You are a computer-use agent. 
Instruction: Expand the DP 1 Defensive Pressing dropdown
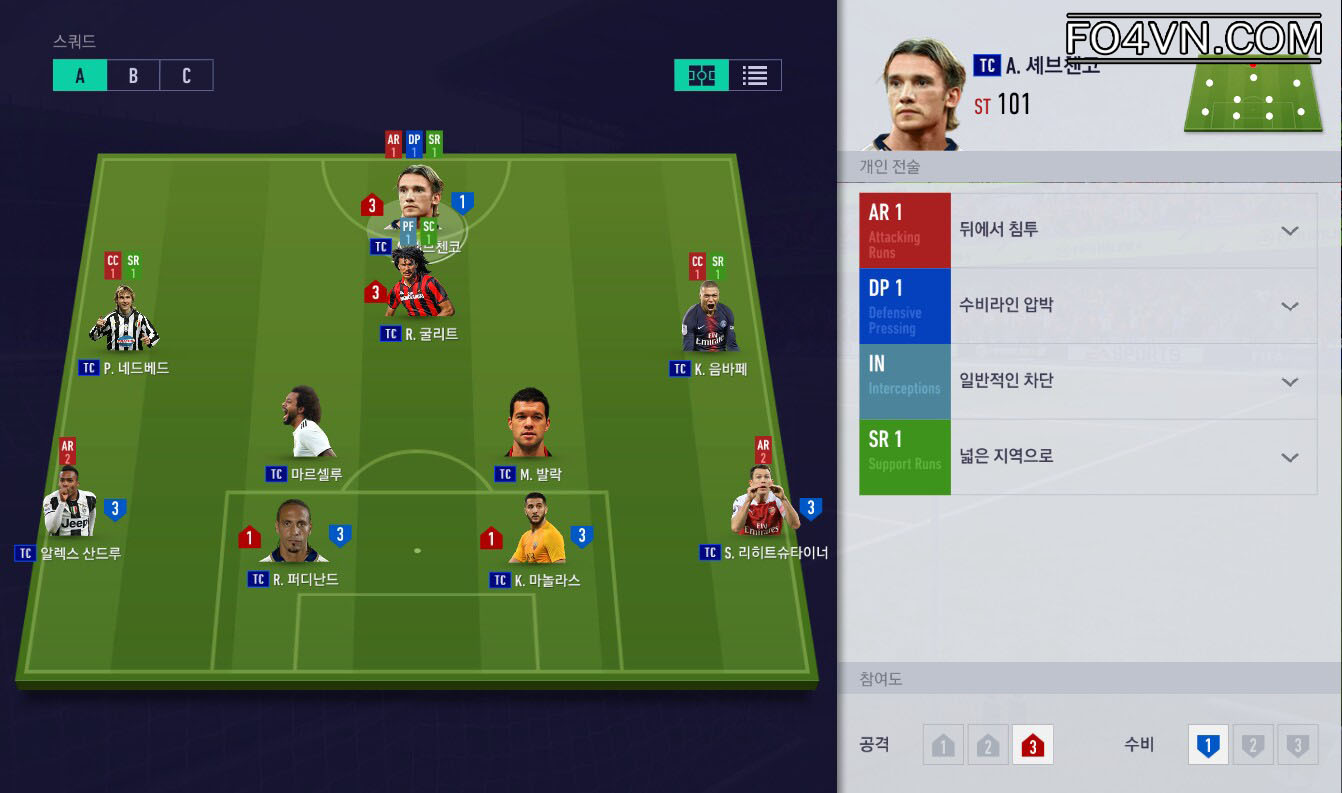click(x=1289, y=306)
